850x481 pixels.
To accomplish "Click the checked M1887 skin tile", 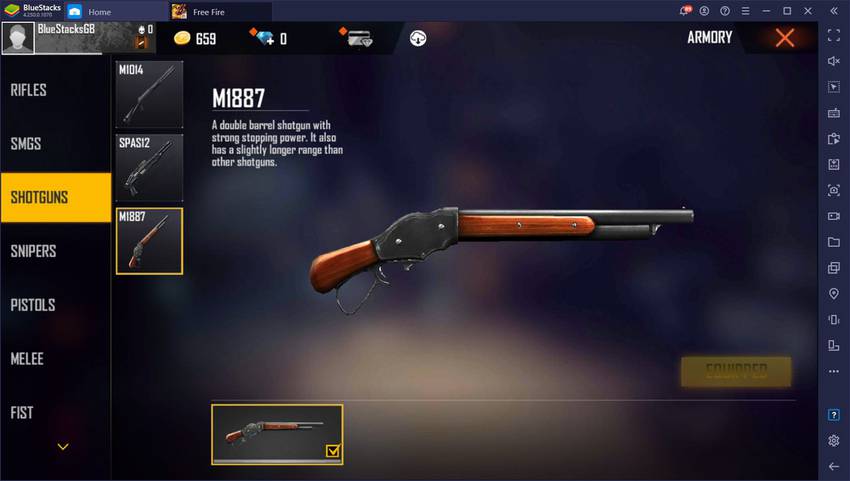I will point(277,434).
